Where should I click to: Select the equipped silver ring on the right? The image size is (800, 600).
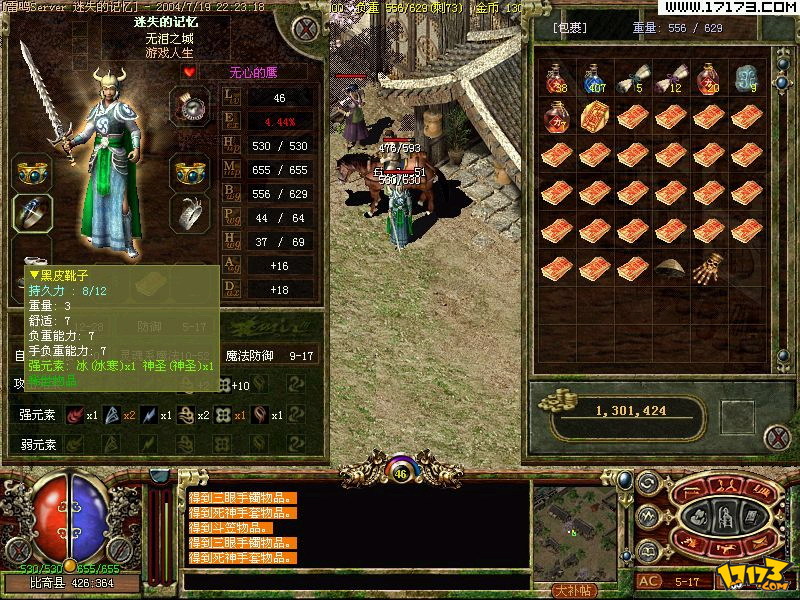[x=190, y=211]
